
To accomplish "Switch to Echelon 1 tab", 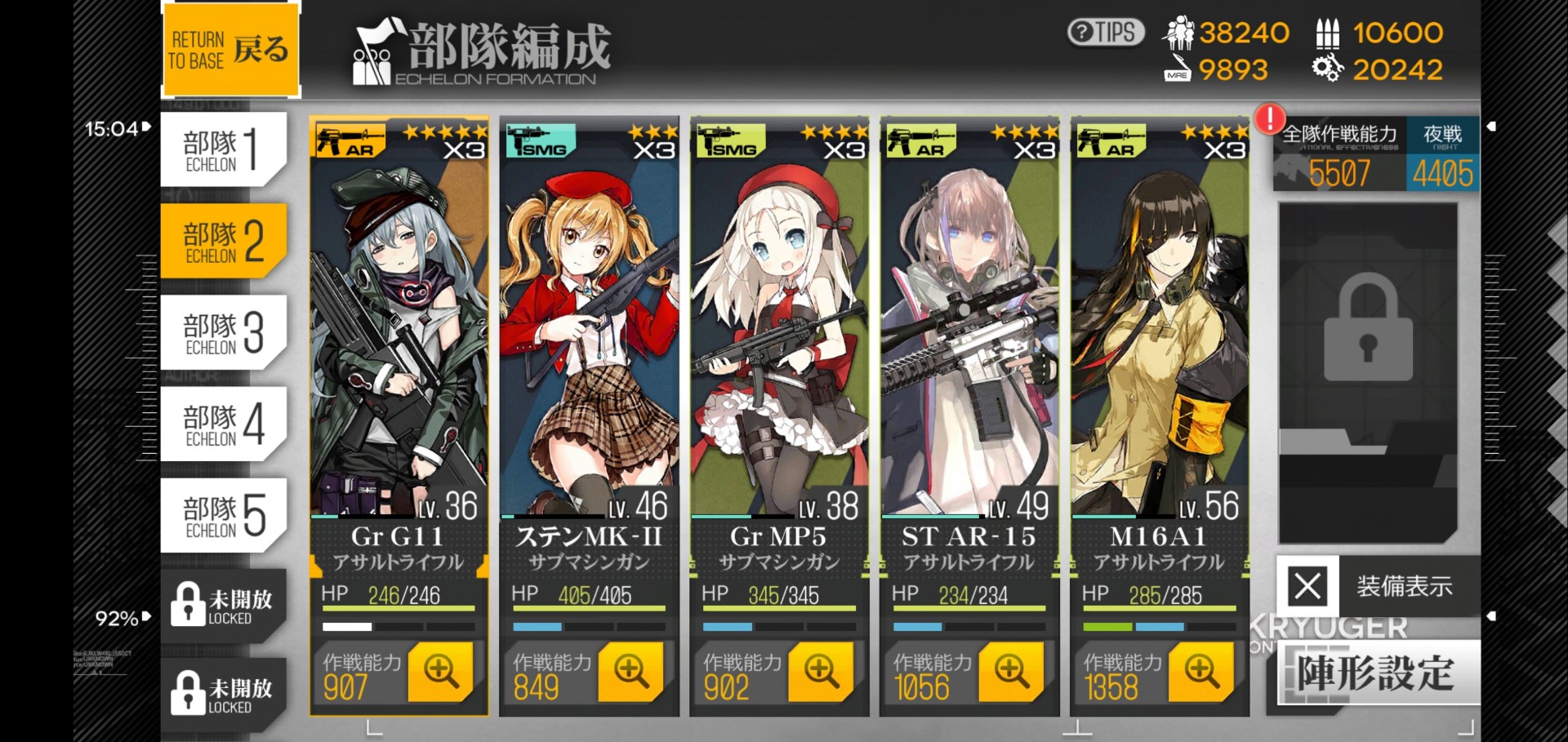I will [x=222, y=150].
